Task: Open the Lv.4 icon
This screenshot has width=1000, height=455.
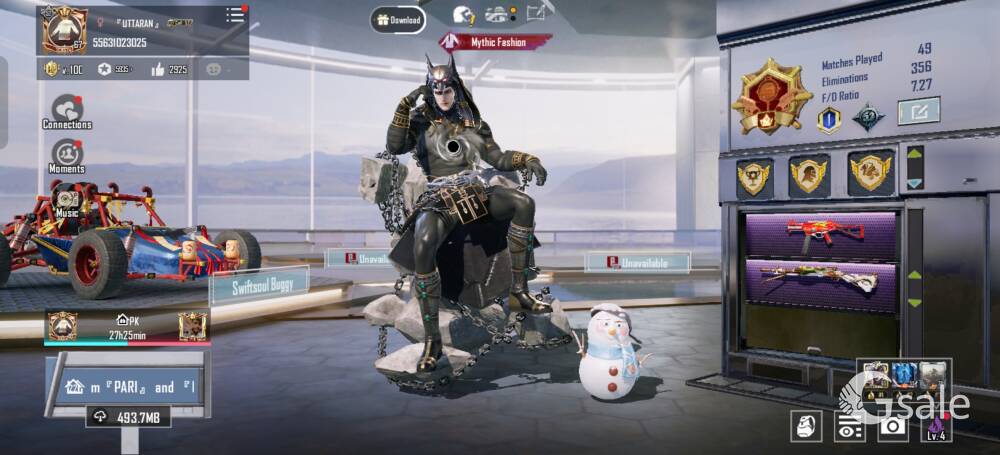Action: (x=935, y=426)
